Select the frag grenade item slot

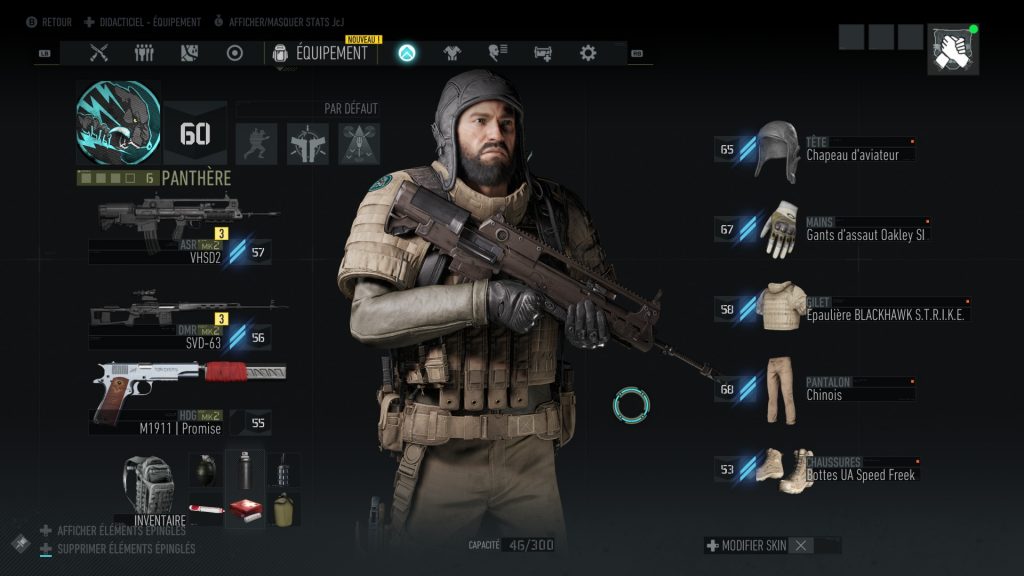(x=206, y=470)
